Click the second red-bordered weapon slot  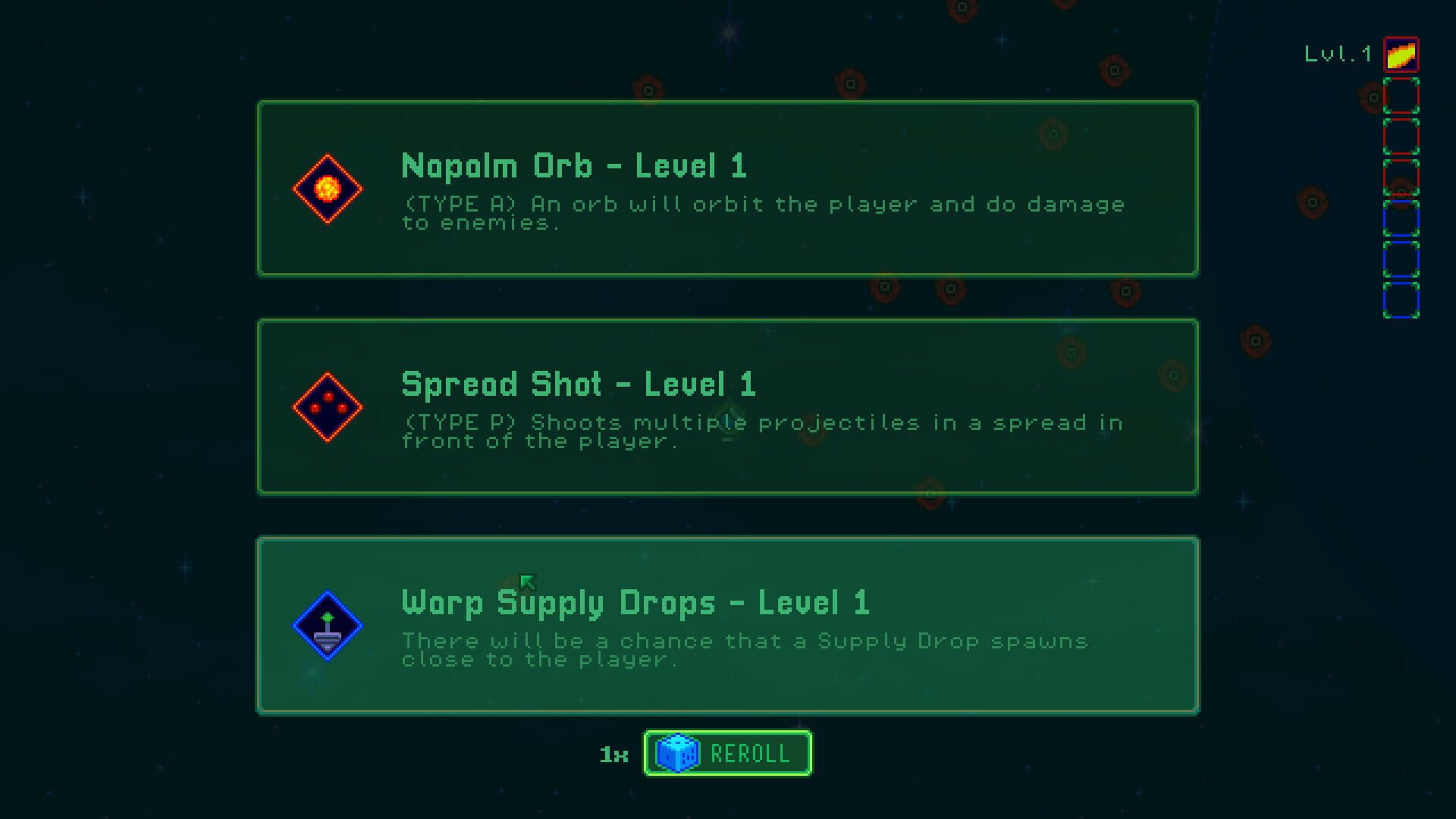click(x=1401, y=137)
